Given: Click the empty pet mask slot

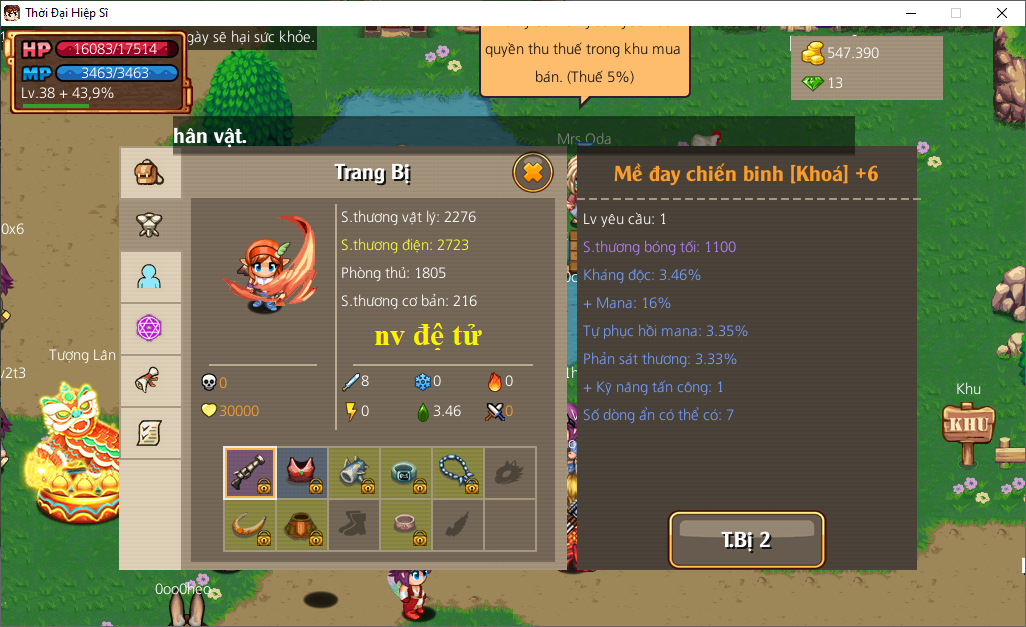Looking at the screenshot, I should pyautogui.click(x=510, y=472).
